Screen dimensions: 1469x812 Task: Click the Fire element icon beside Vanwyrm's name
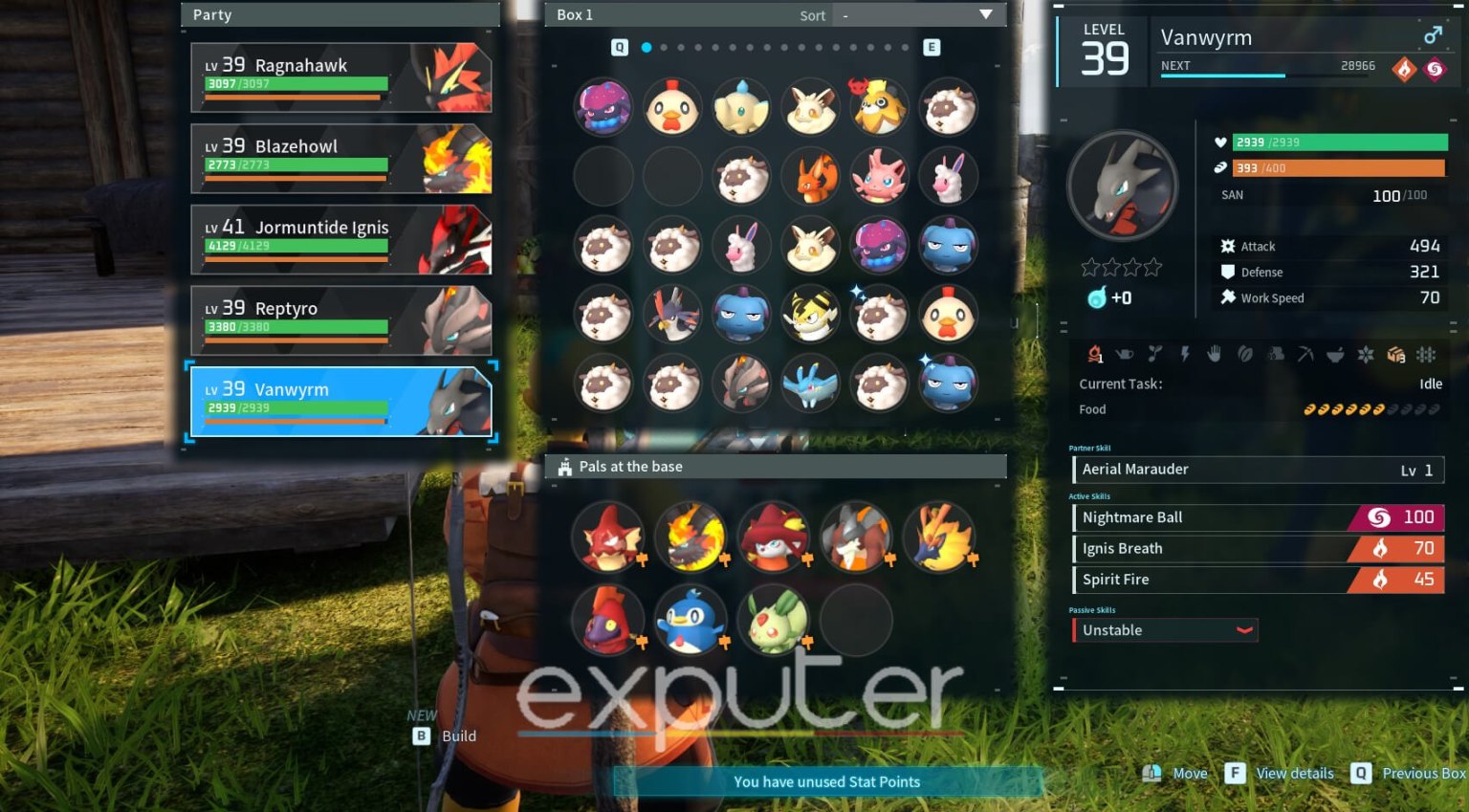click(x=1402, y=70)
